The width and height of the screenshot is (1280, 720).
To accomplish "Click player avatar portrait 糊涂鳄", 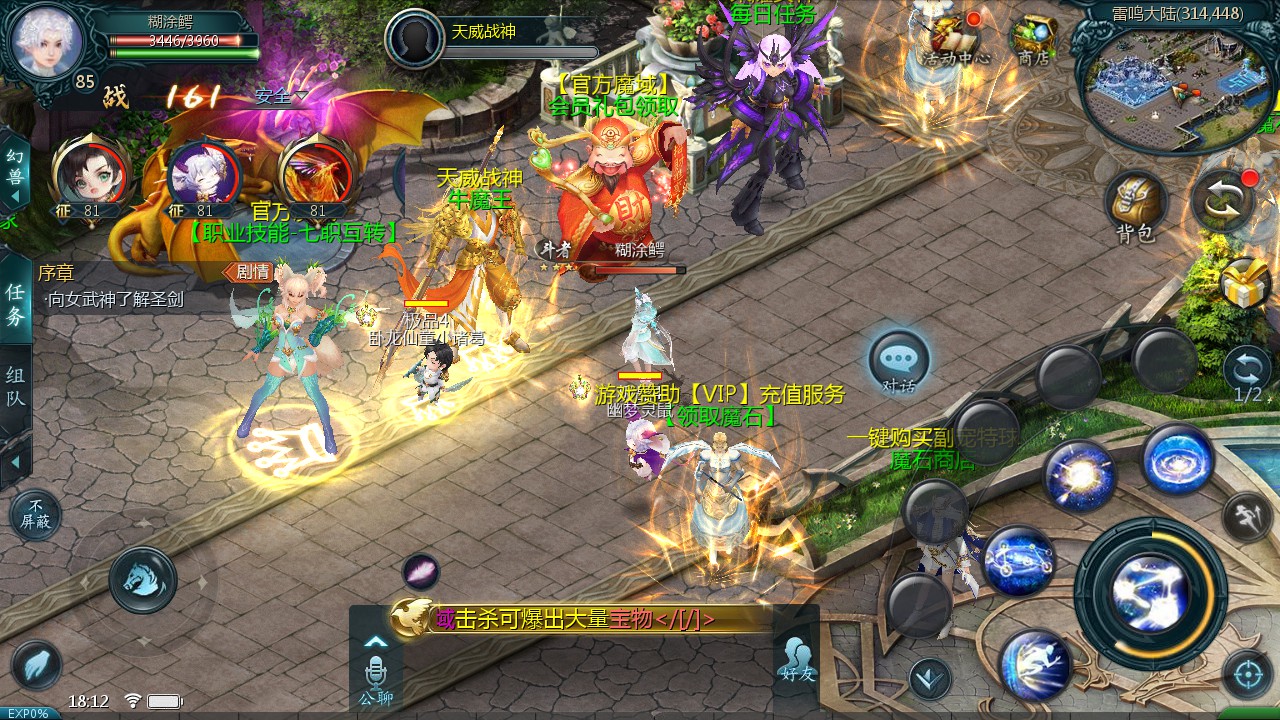I will (44, 38).
